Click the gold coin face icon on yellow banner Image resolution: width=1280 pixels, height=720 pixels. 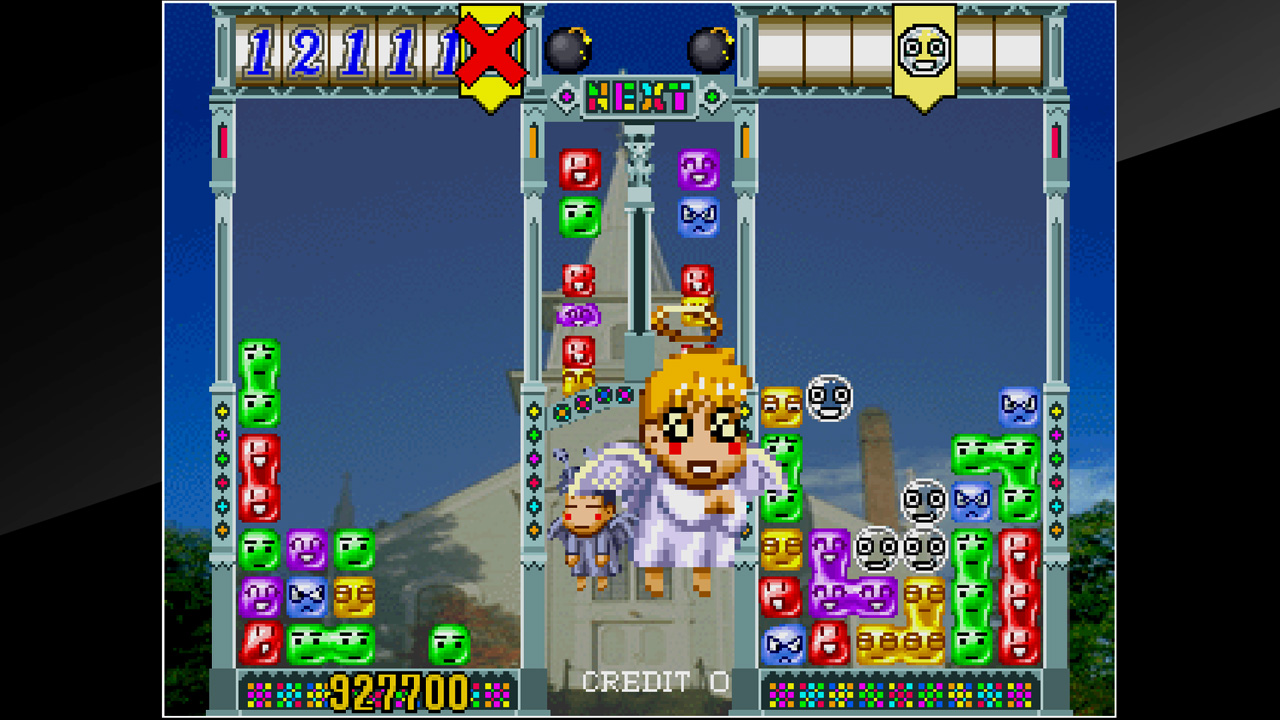click(x=922, y=48)
